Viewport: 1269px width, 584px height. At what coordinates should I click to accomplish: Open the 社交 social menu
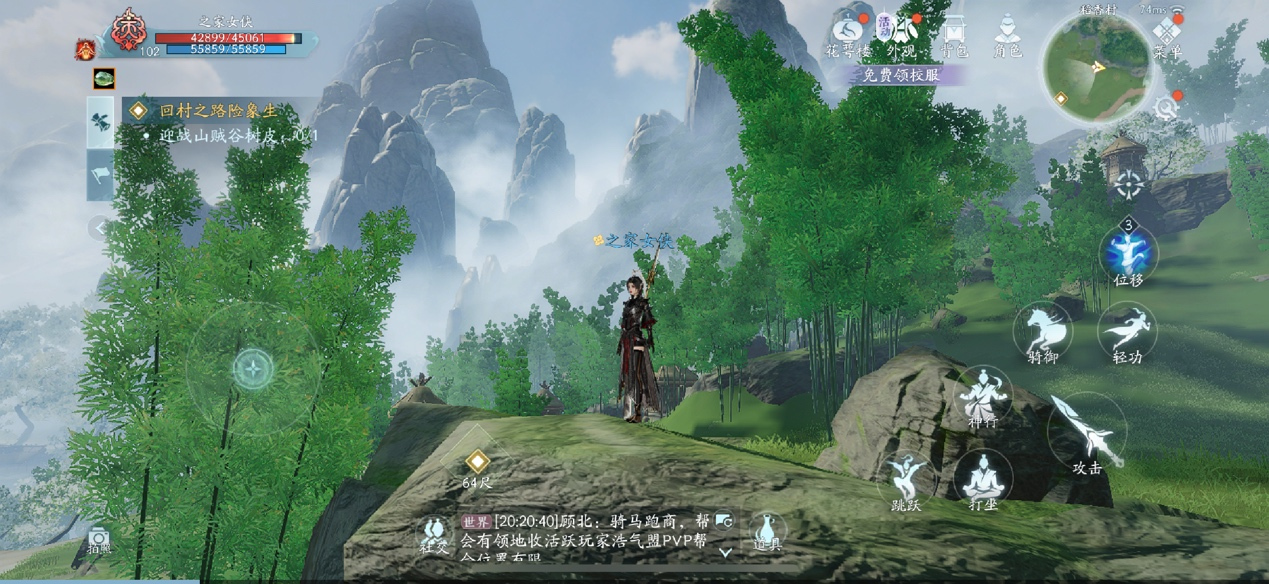click(434, 534)
